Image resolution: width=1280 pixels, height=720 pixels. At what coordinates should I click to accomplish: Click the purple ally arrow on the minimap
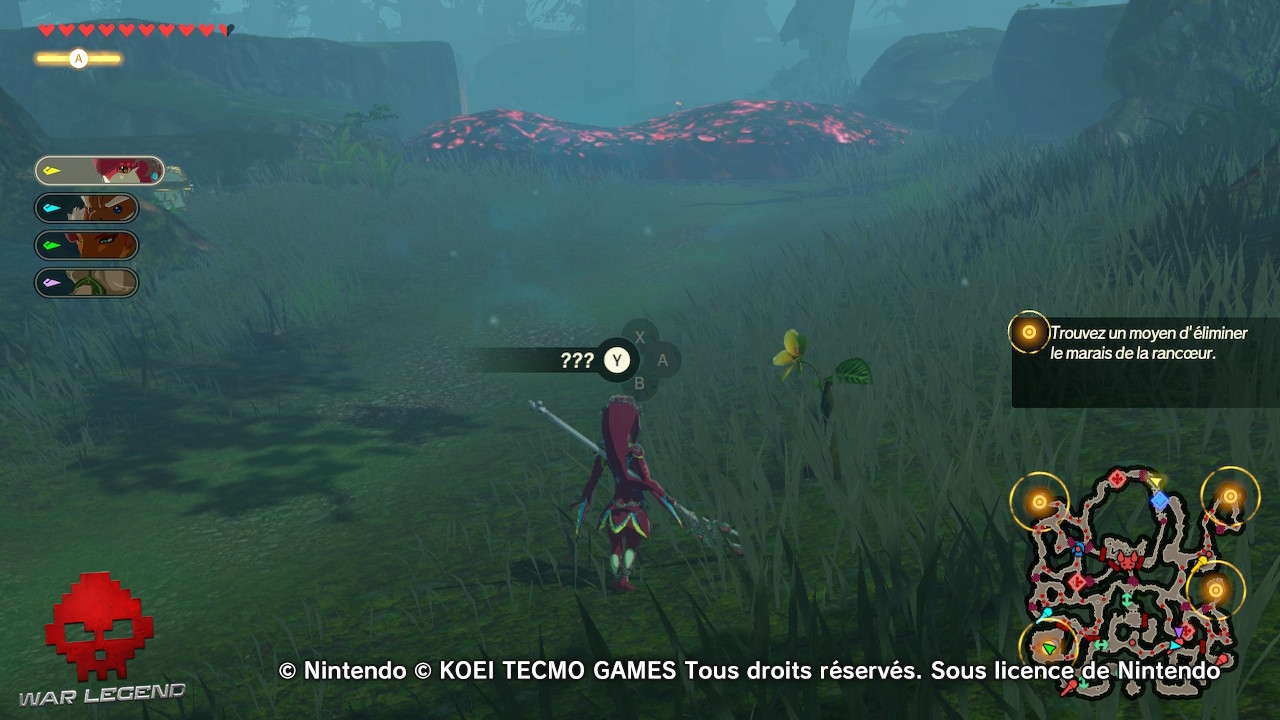point(1180,631)
